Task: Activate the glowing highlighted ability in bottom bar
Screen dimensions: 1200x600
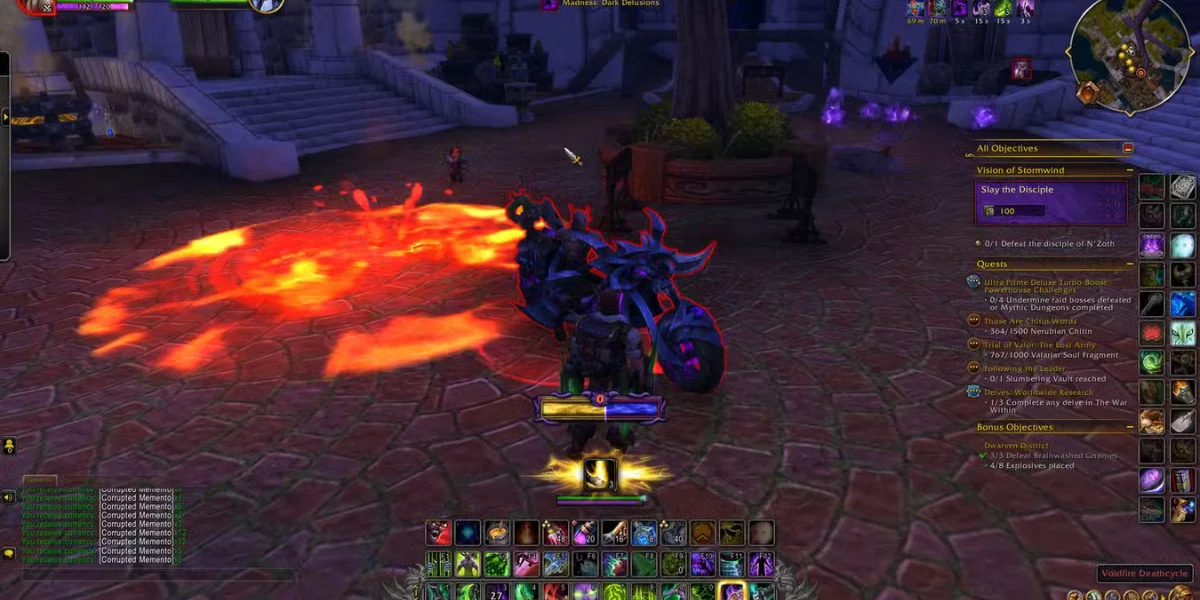Action: tap(732, 592)
